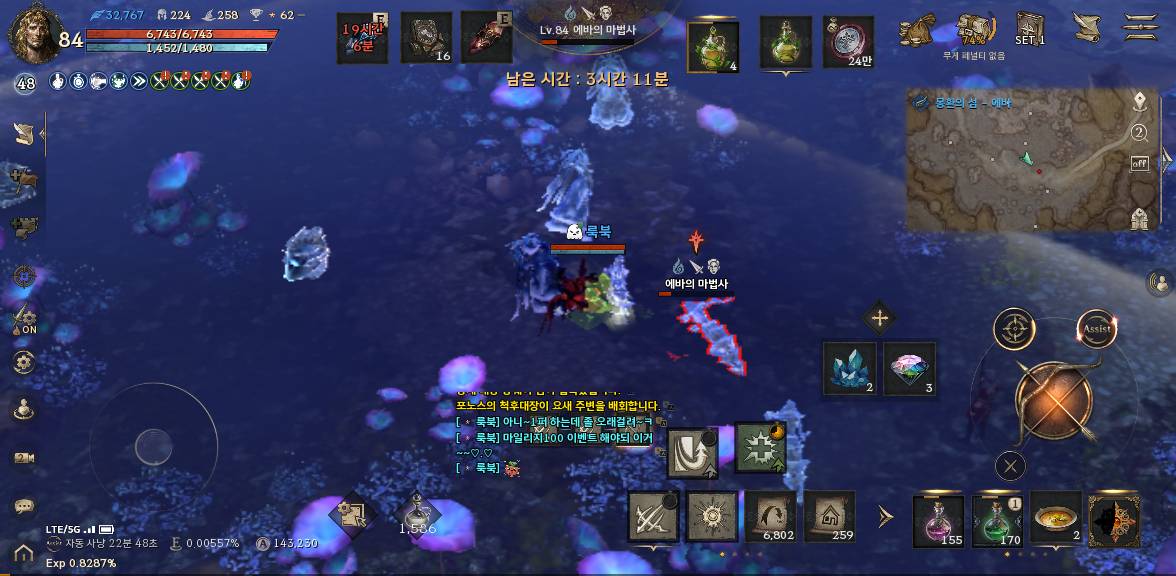Open the SET 1 equipment preset book
The image size is (1176, 576).
pyautogui.click(x=1030, y=28)
